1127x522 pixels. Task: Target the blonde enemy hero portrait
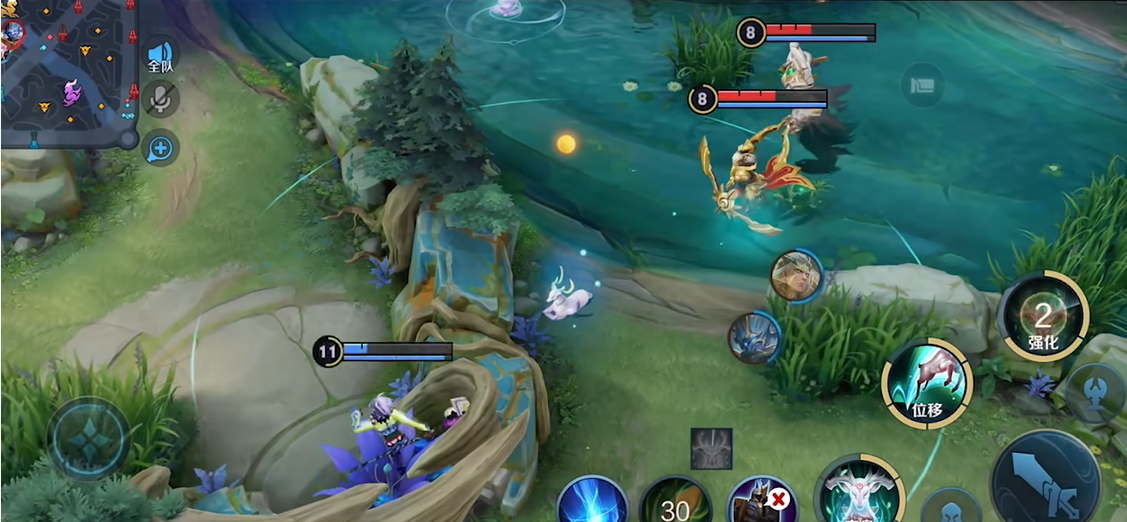click(x=796, y=276)
